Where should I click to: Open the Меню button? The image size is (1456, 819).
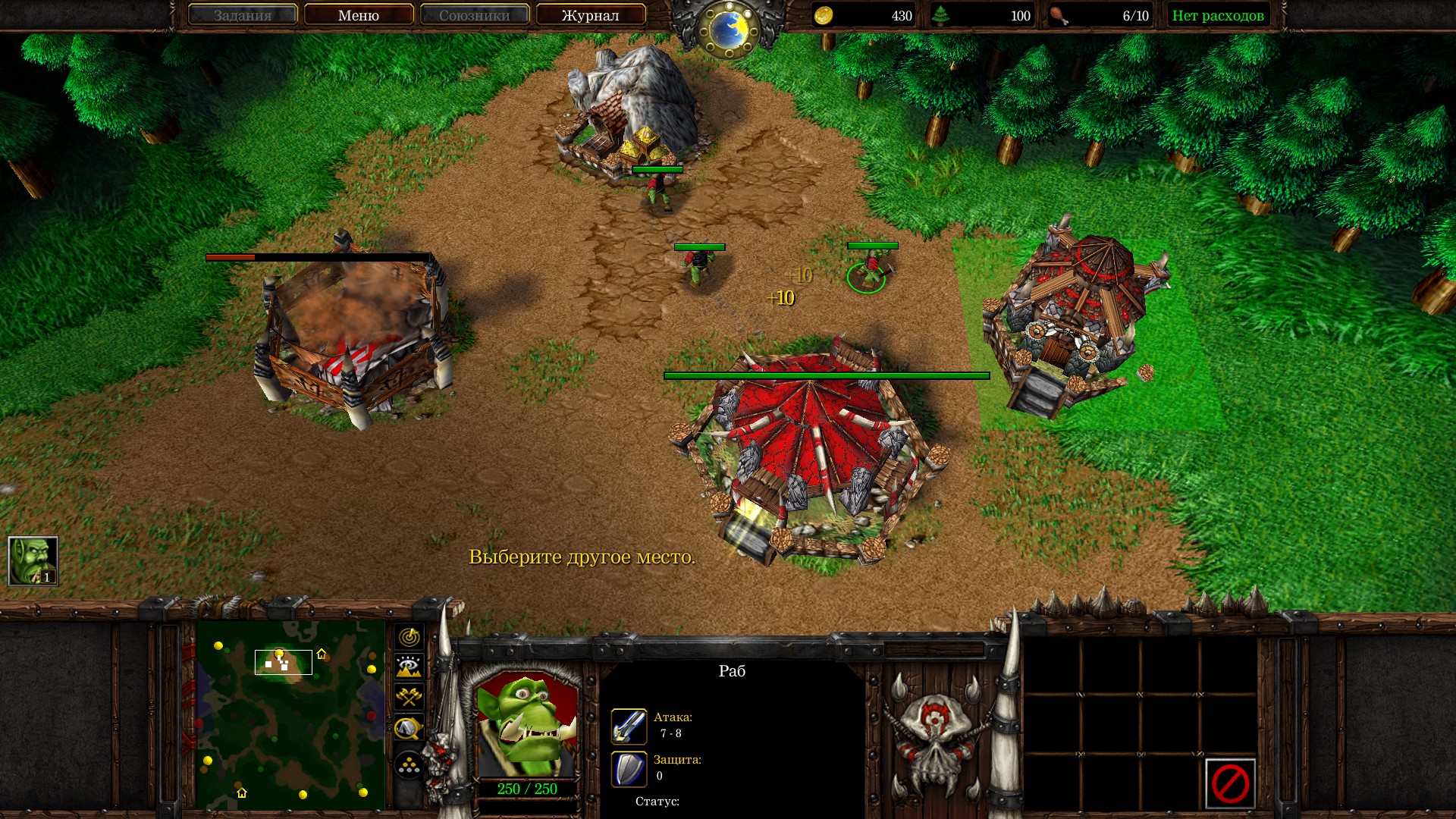coord(359,15)
